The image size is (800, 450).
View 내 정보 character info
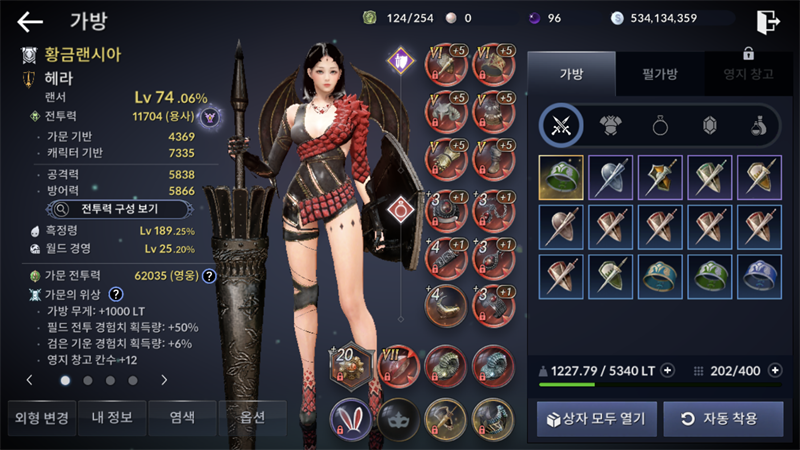(x=110, y=417)
